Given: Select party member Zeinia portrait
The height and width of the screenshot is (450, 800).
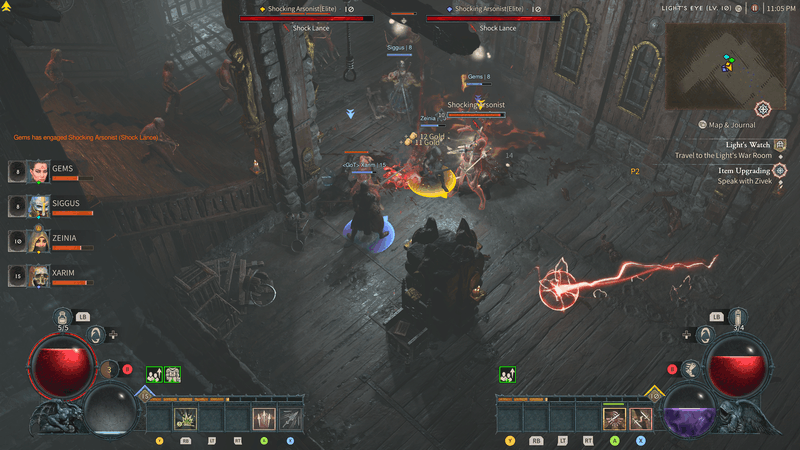Looking at the screenshot, I should pos(38,240).
